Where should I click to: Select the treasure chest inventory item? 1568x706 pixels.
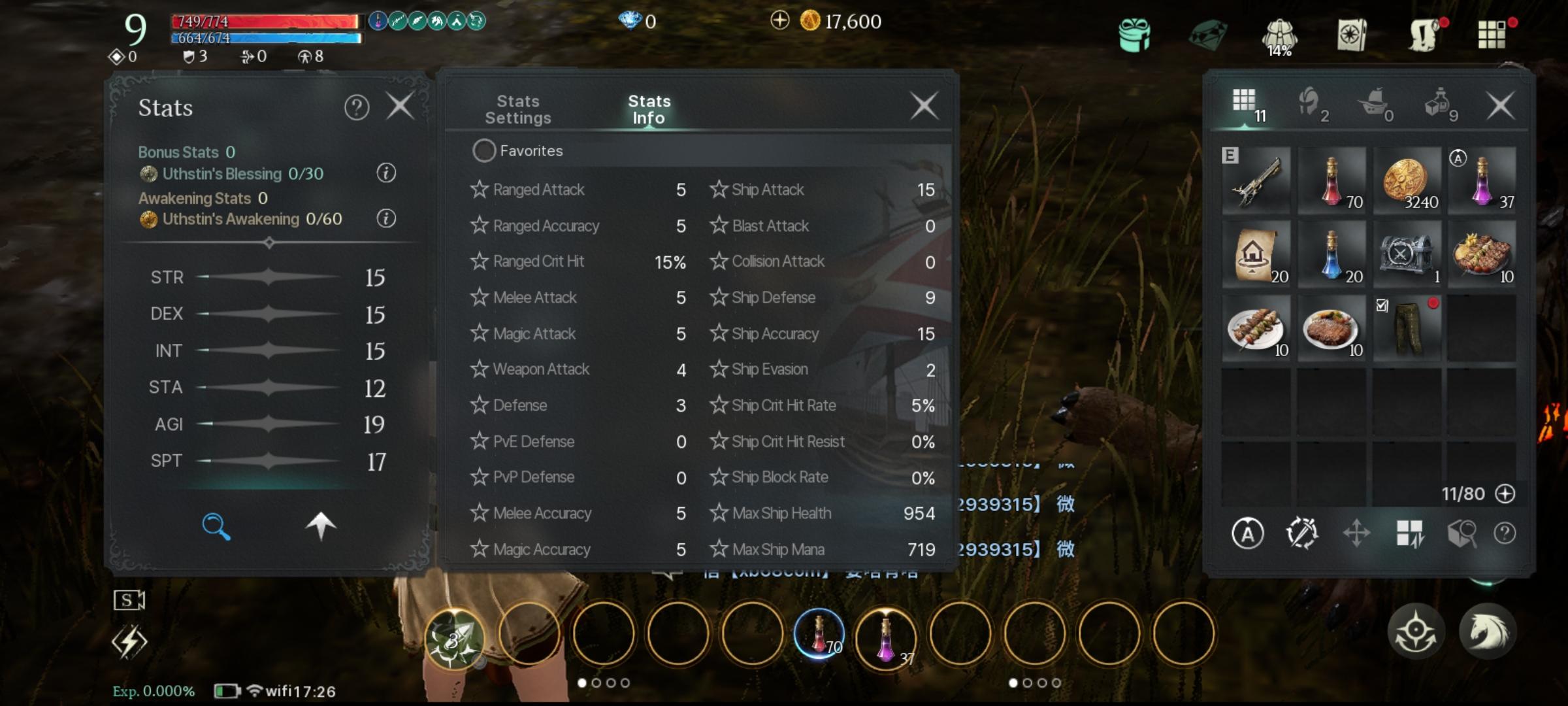pos(1407,254)
